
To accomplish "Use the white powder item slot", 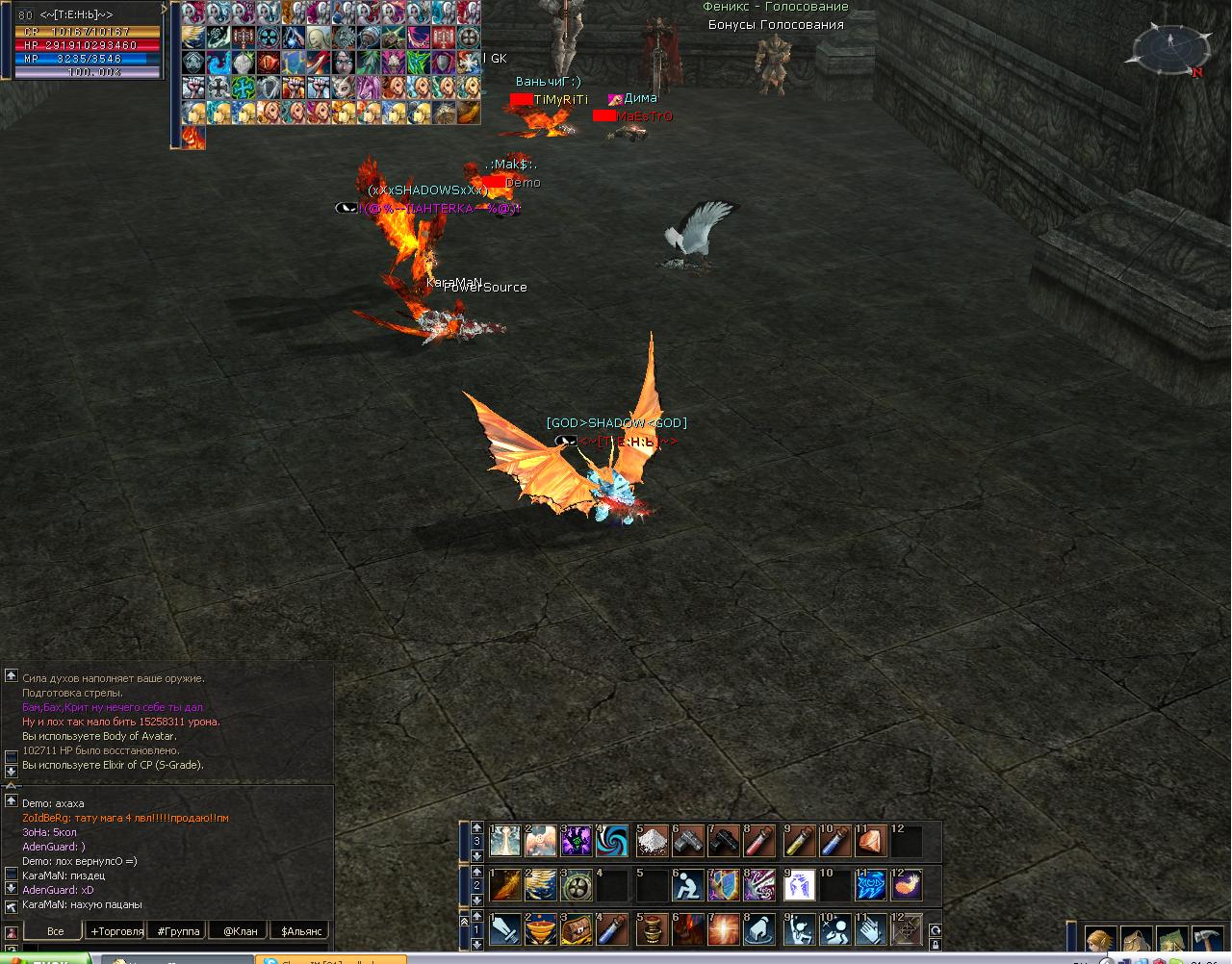I will click(652, 842).
